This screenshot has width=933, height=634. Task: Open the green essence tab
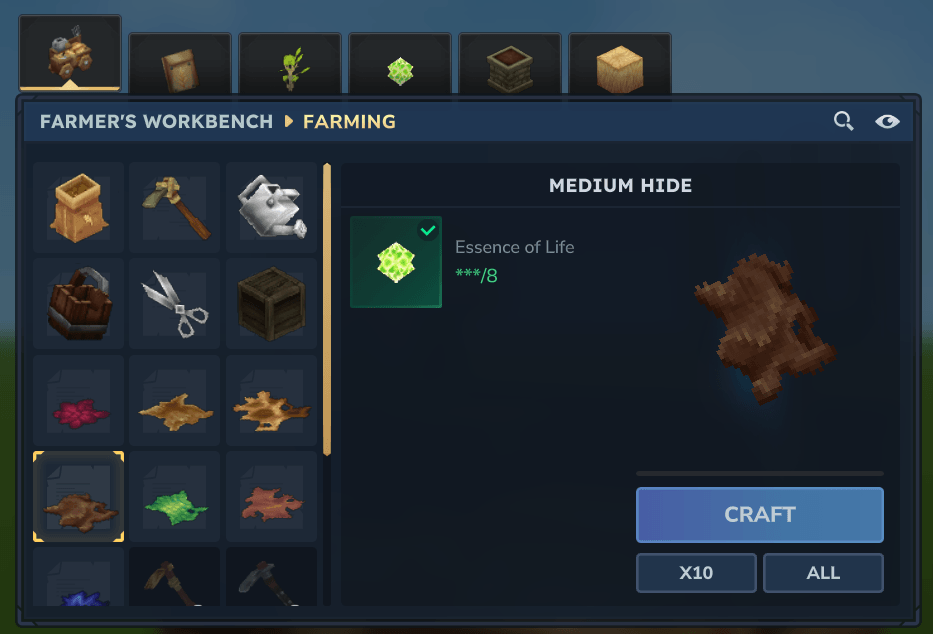[400, 68]
